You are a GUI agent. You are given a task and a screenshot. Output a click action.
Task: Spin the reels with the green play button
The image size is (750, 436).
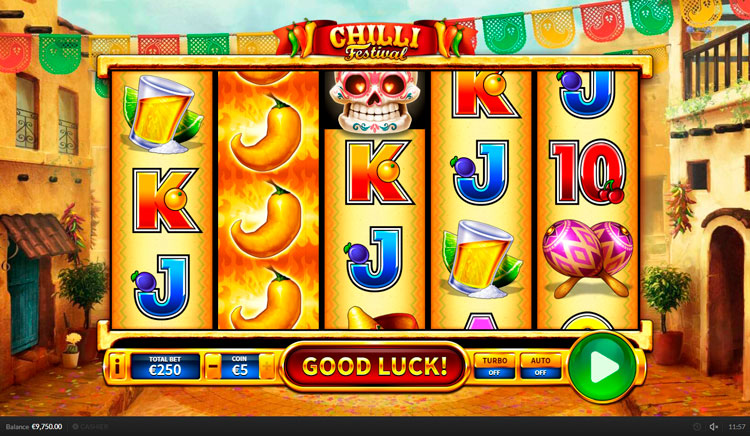point(602,367)
